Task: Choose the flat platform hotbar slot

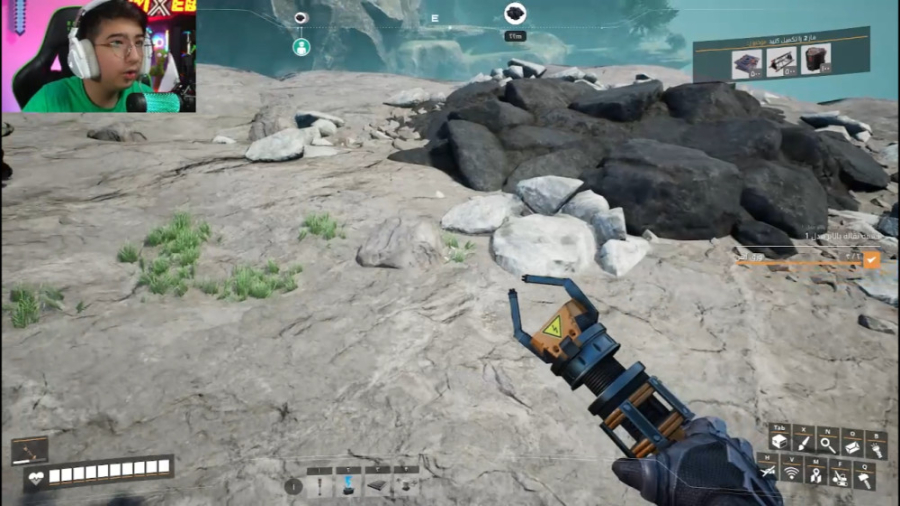Action: 377,485
